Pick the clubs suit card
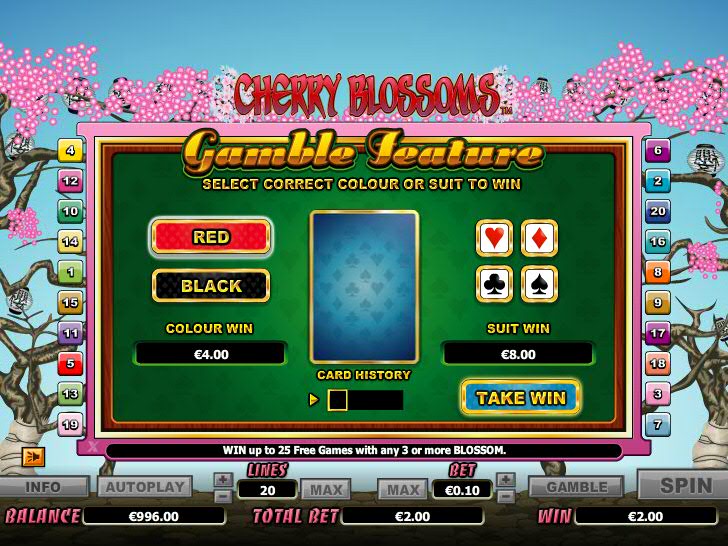Viewport: 728px width, 546px height. tap(495, 284)
